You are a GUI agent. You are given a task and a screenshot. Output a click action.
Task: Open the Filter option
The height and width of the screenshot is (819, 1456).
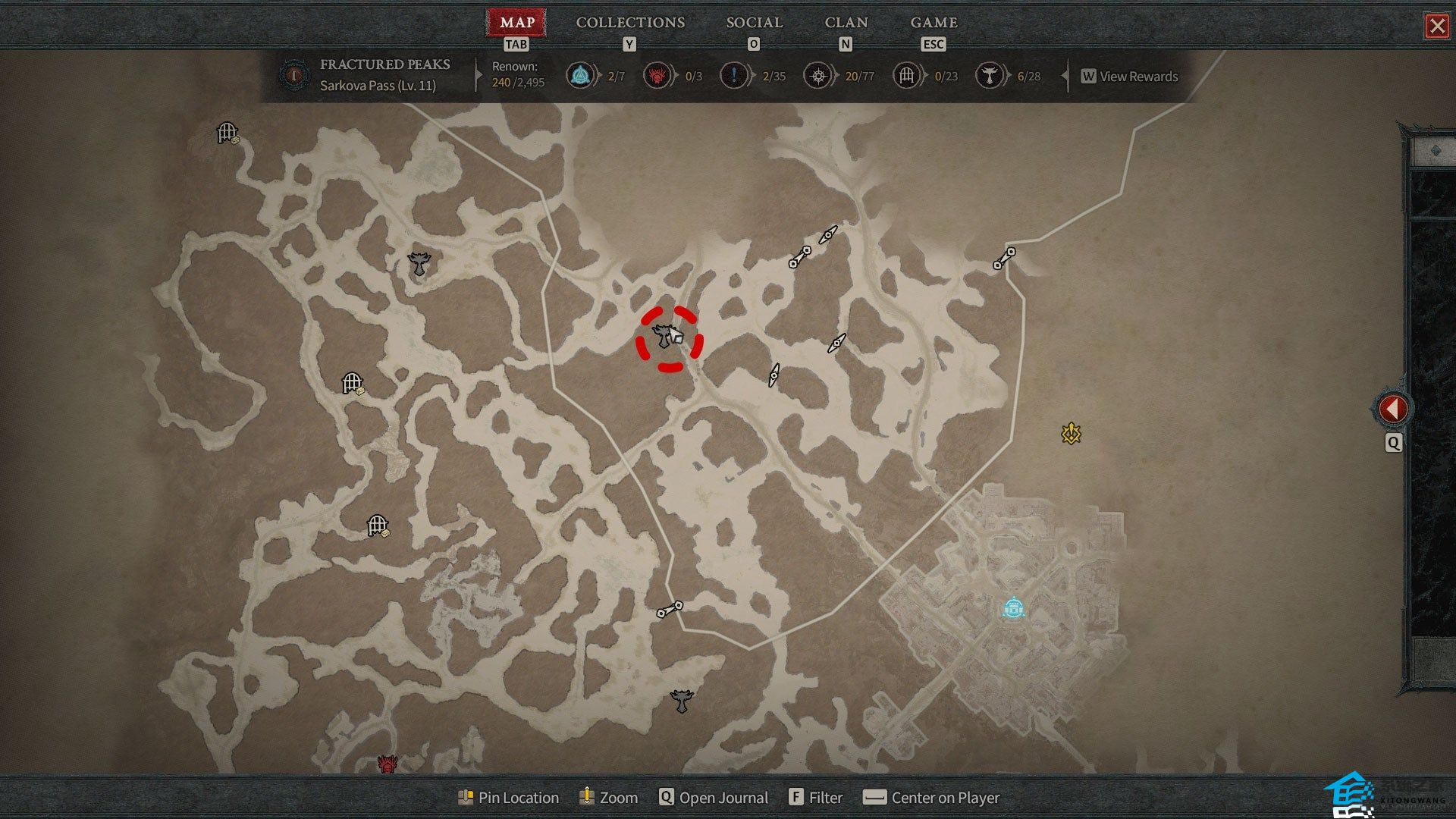point(816,798)
